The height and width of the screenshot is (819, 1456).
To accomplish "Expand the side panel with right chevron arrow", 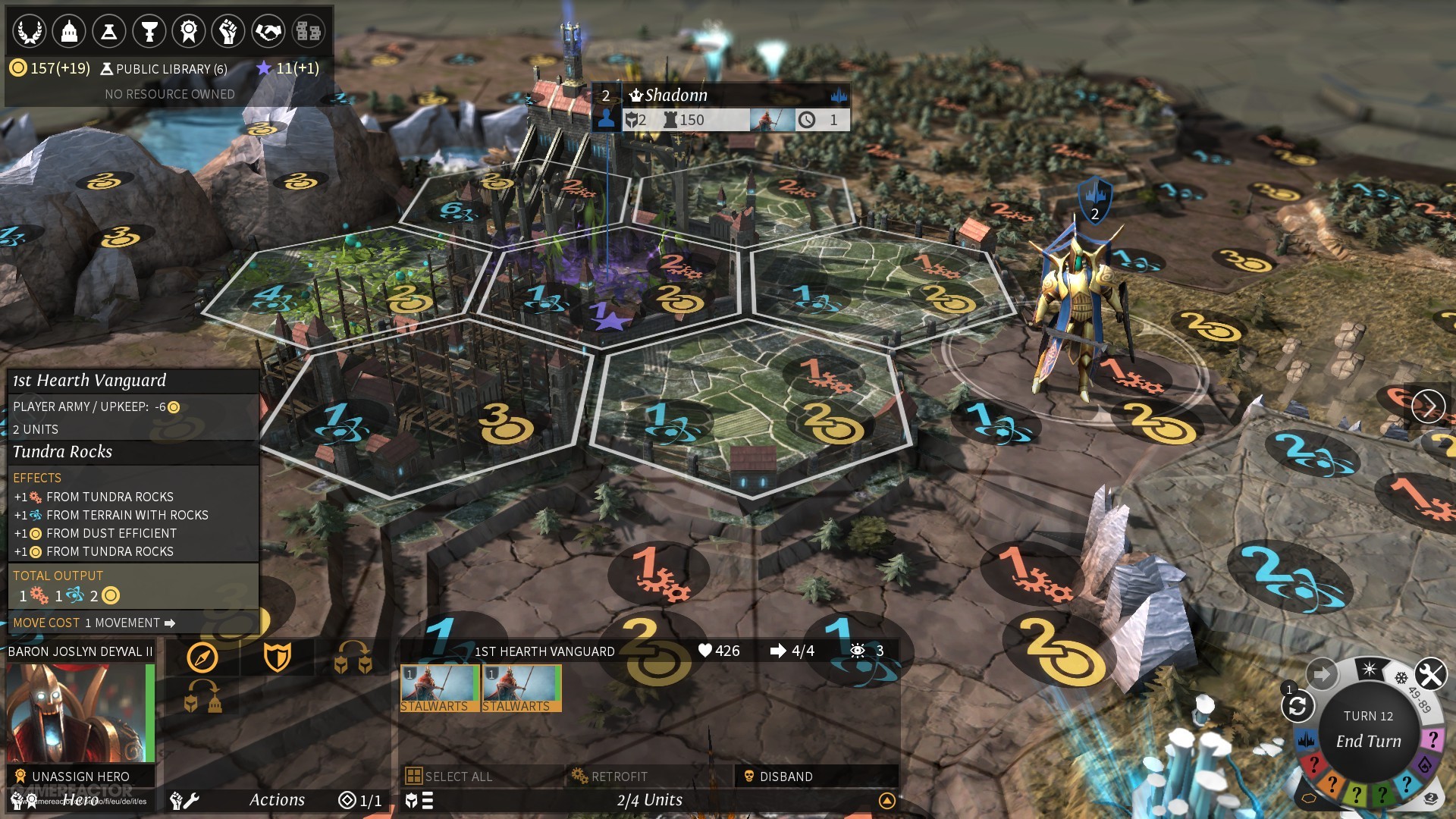I will (x=1430, y=406).
